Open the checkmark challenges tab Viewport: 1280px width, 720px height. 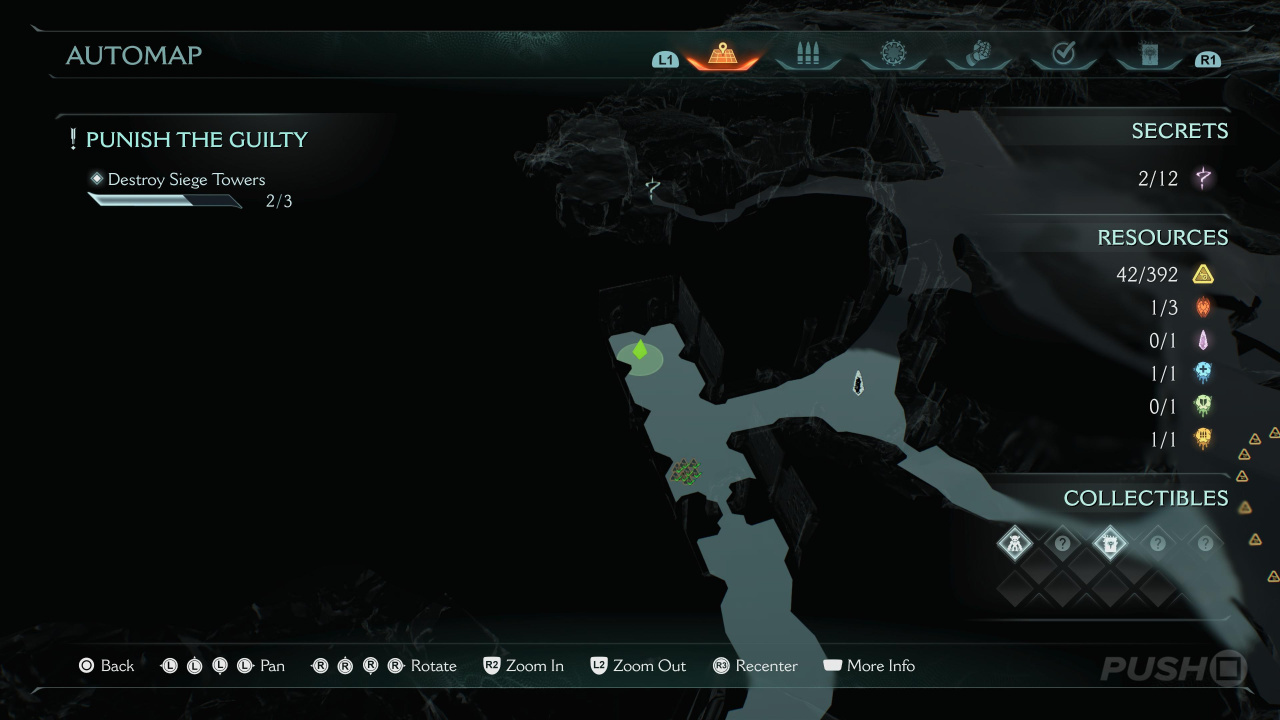pyautogui.click(x=1063, y=55)
